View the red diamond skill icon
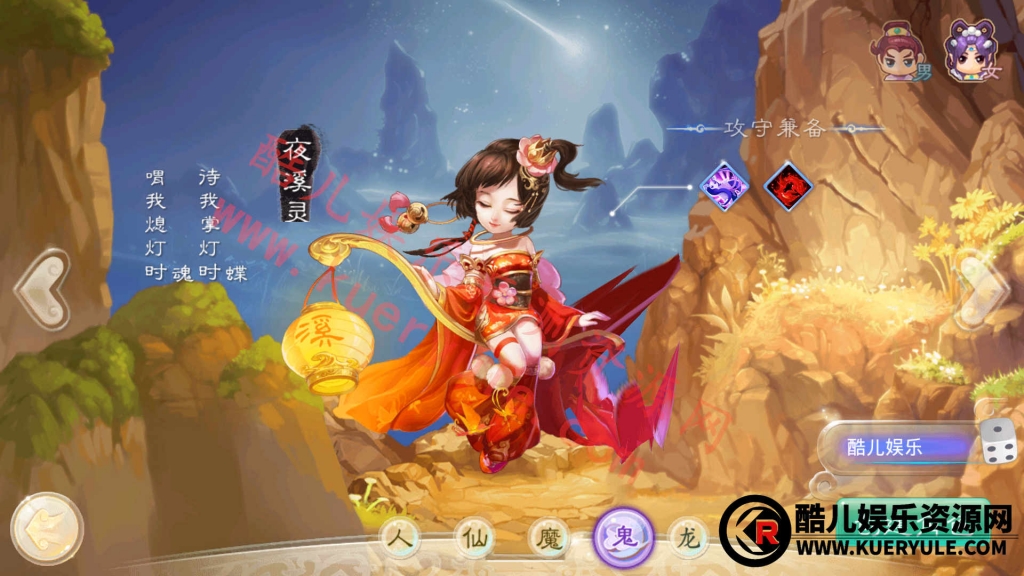 (x=788, y=185)
